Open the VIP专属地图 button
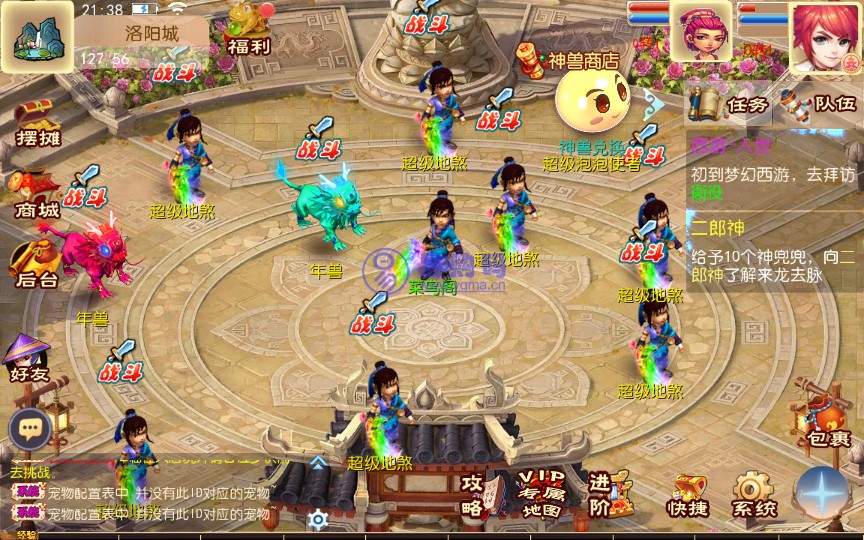 pyautogui.click(x=539, y=493)
